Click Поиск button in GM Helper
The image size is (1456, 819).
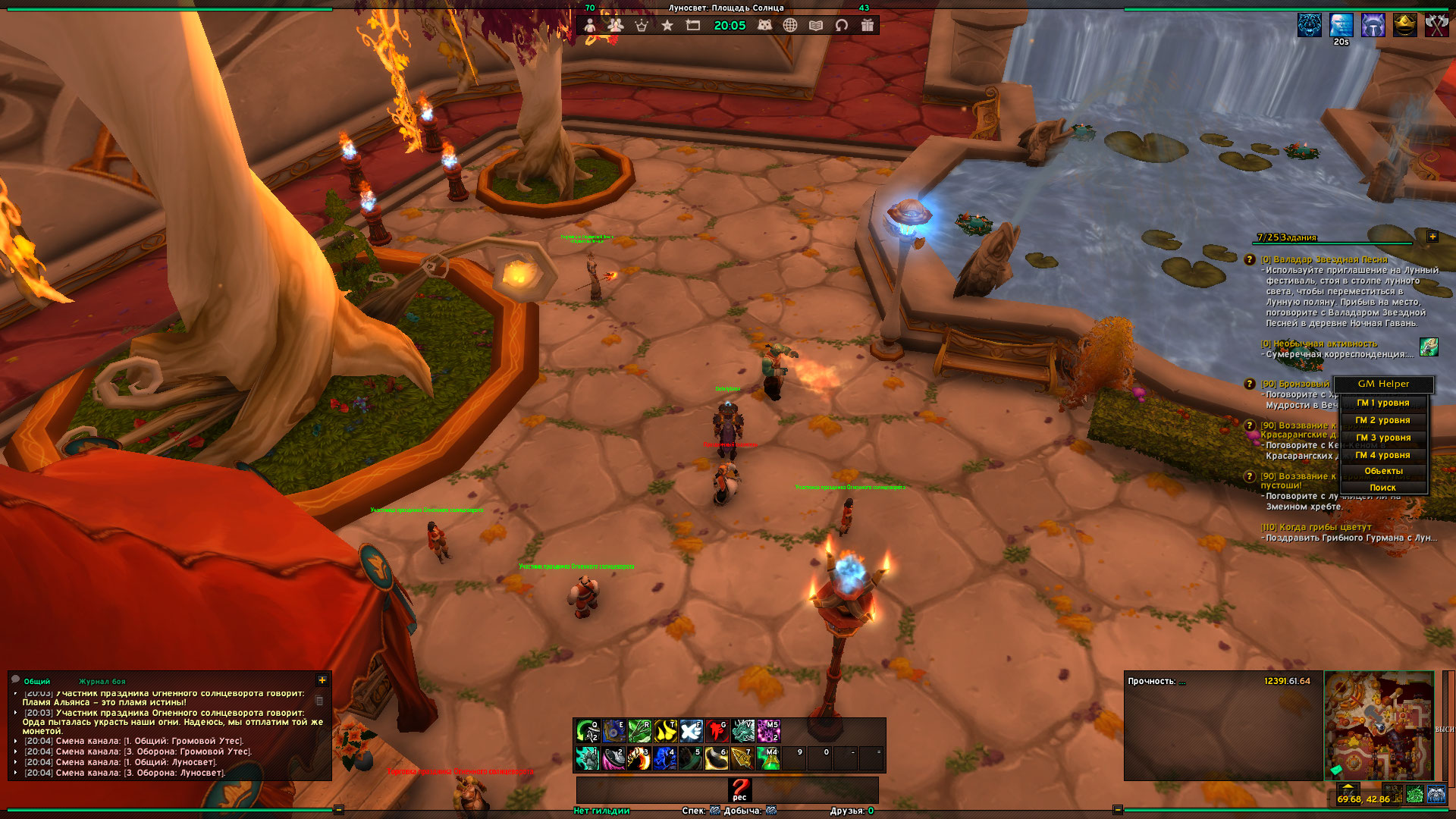[x=1383, y=488]
